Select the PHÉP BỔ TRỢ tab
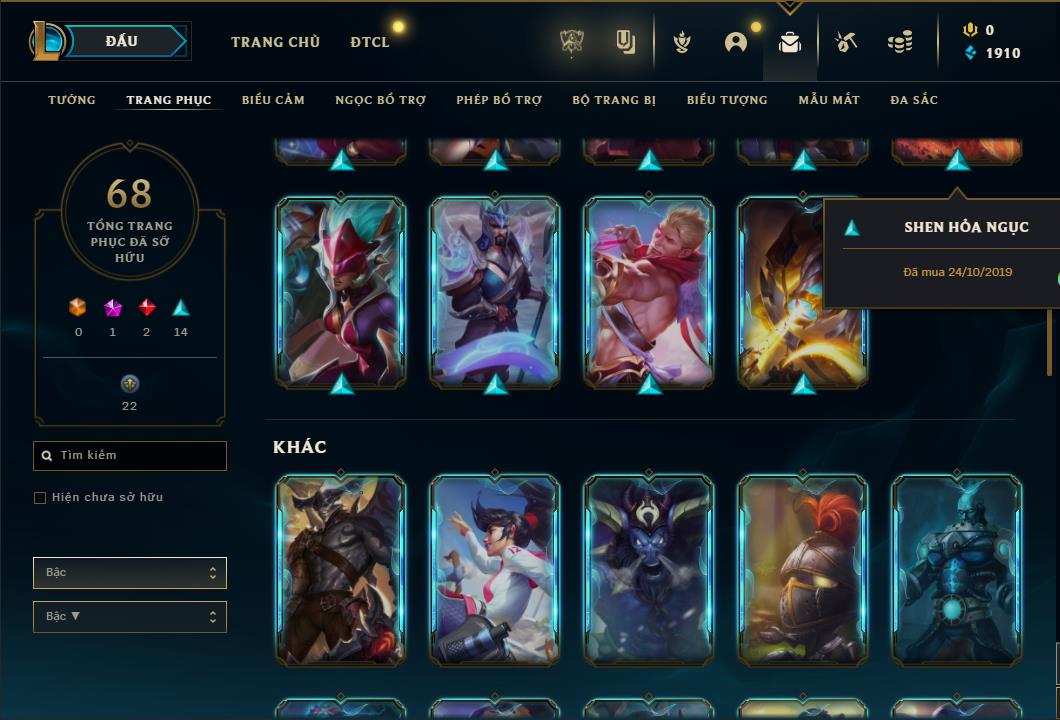The image size is (1060, 720). click(499, 100)
